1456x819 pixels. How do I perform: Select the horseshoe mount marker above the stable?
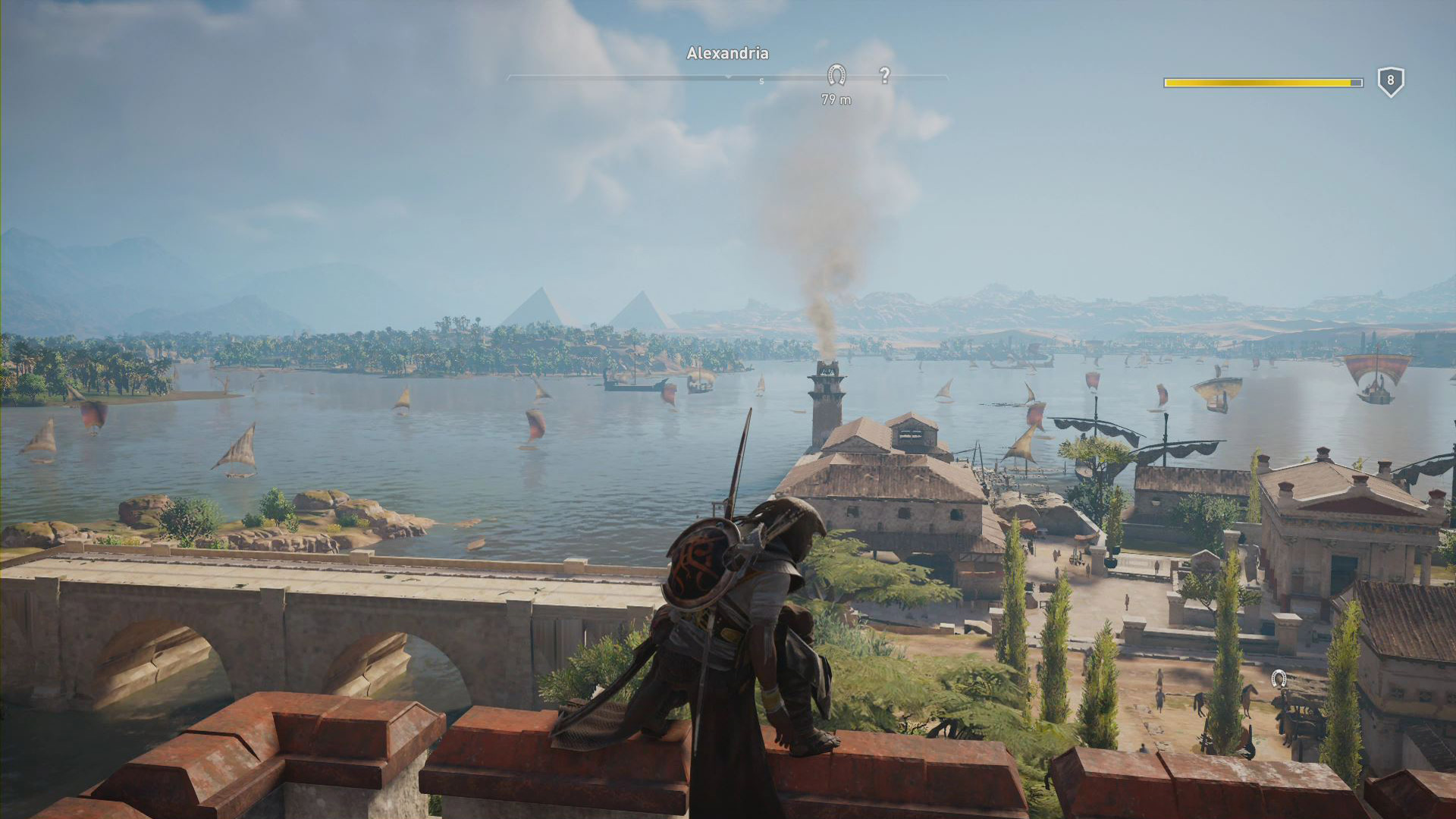tap(1279, 678)
